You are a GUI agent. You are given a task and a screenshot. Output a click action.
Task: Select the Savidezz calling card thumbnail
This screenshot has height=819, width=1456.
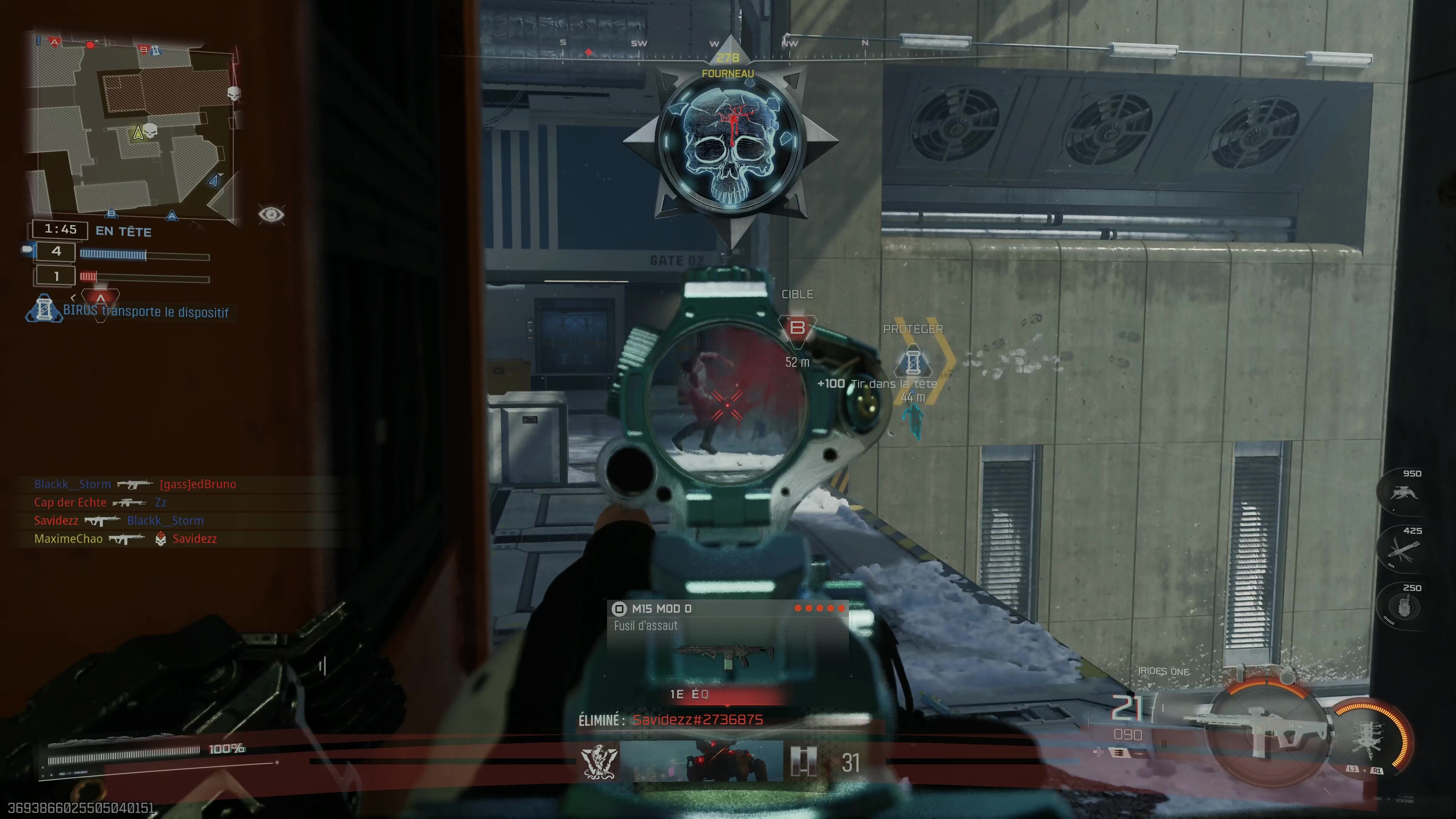(701, 761)
